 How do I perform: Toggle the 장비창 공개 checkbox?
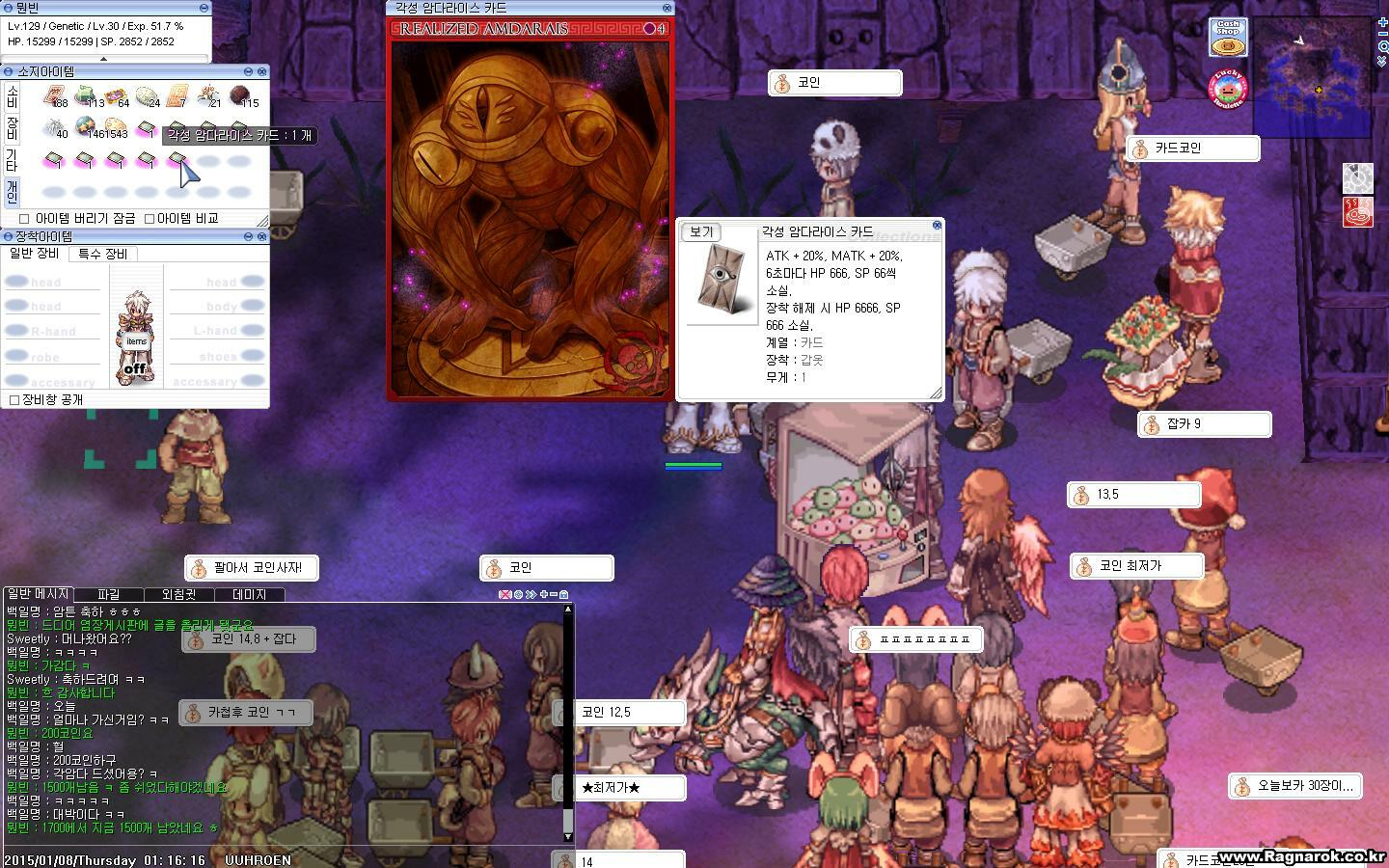pyautogui.click(x=14, y=399)
